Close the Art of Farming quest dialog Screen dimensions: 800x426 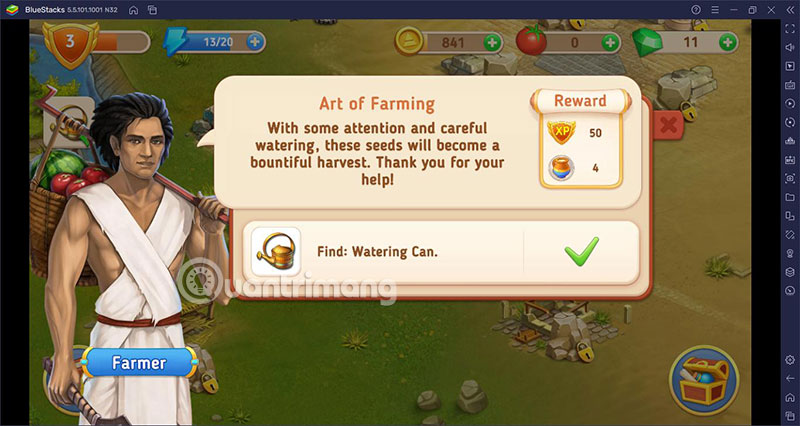(x=668, y=125)
